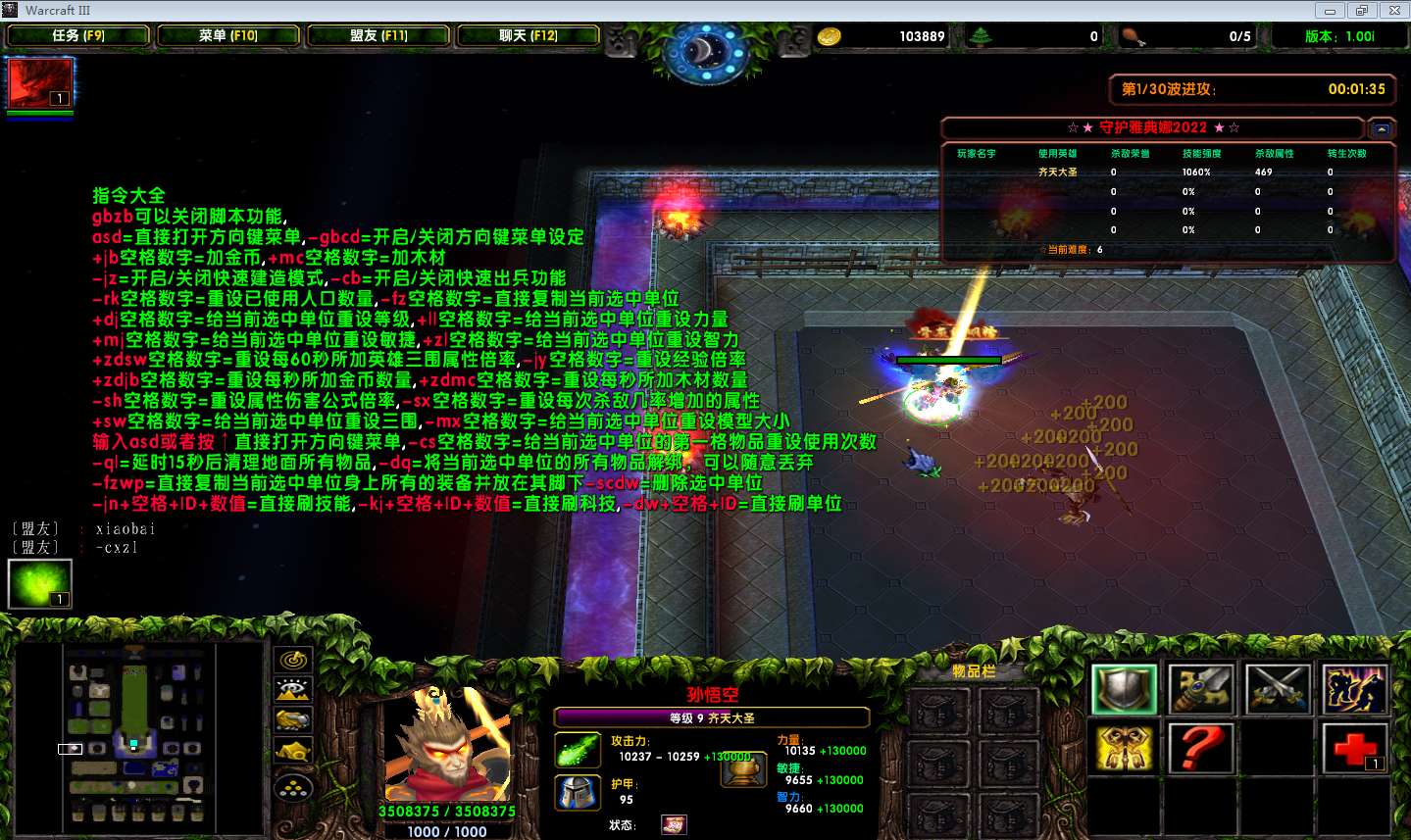Open the 任务 (F9) quests menu

tap(78, 36)
